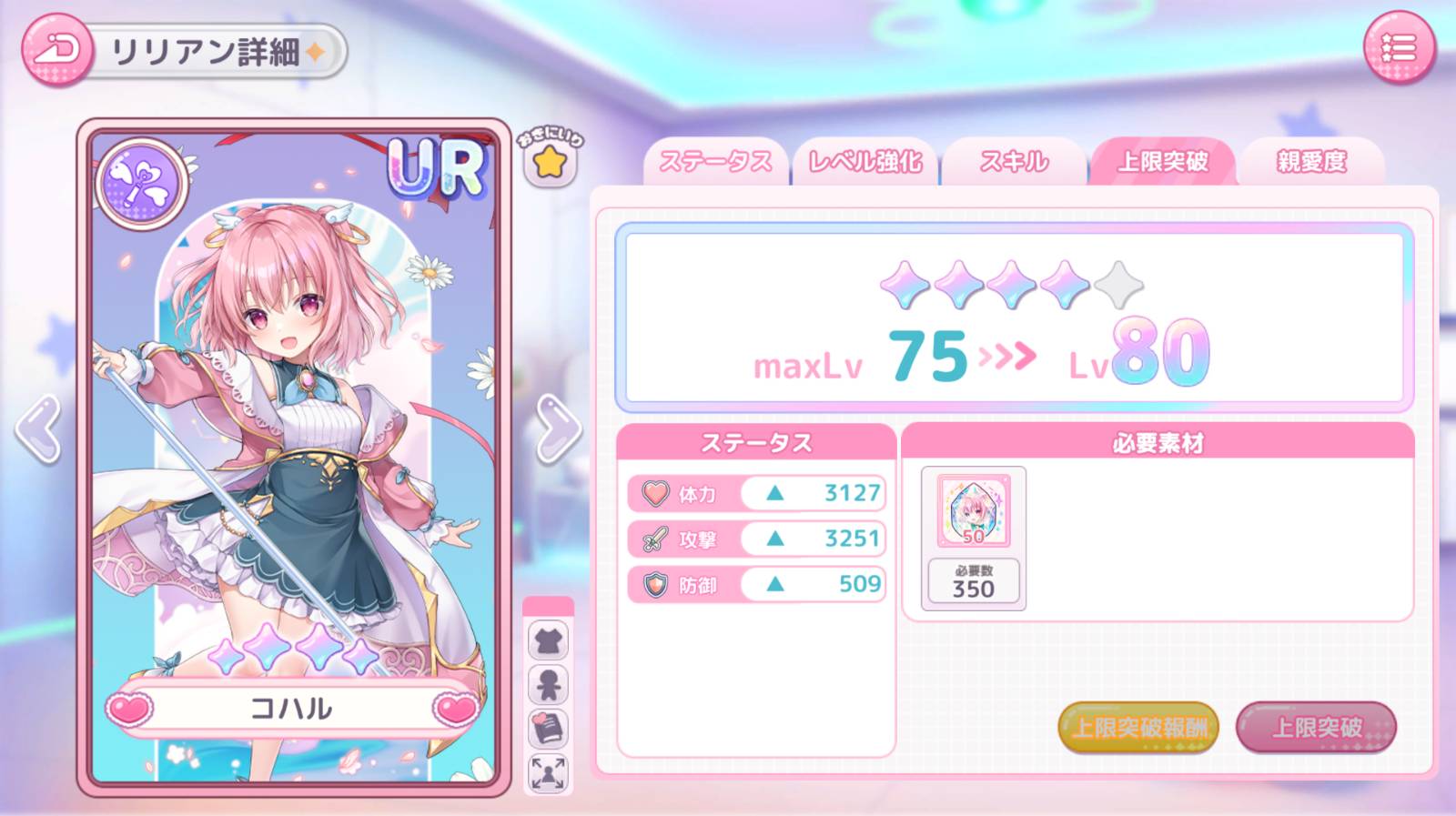This screenshot has height=816, width=1456.
Task: View the 親愛度 tab
Action: click(1311, 162)
